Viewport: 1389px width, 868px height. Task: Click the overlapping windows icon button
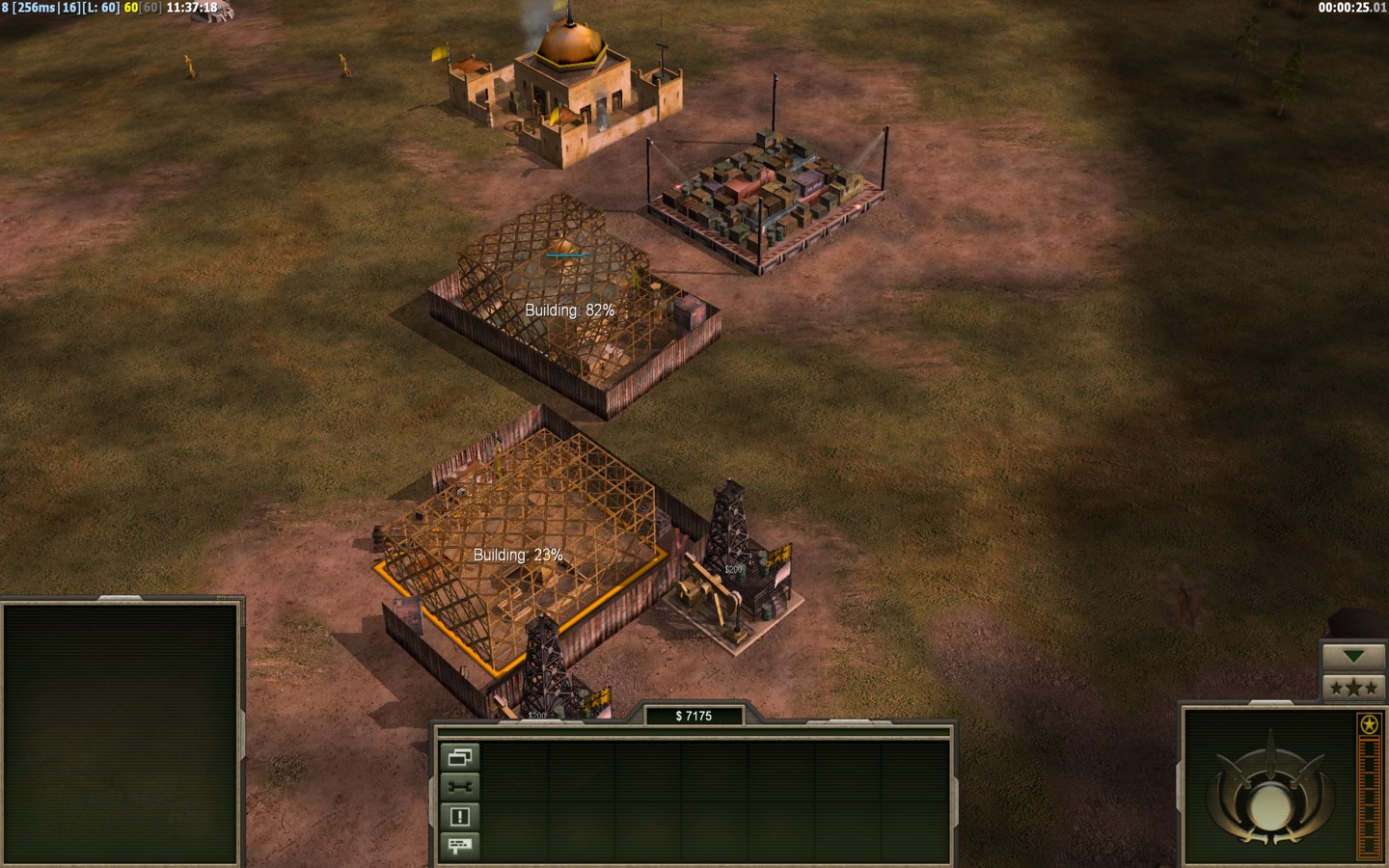460,758
